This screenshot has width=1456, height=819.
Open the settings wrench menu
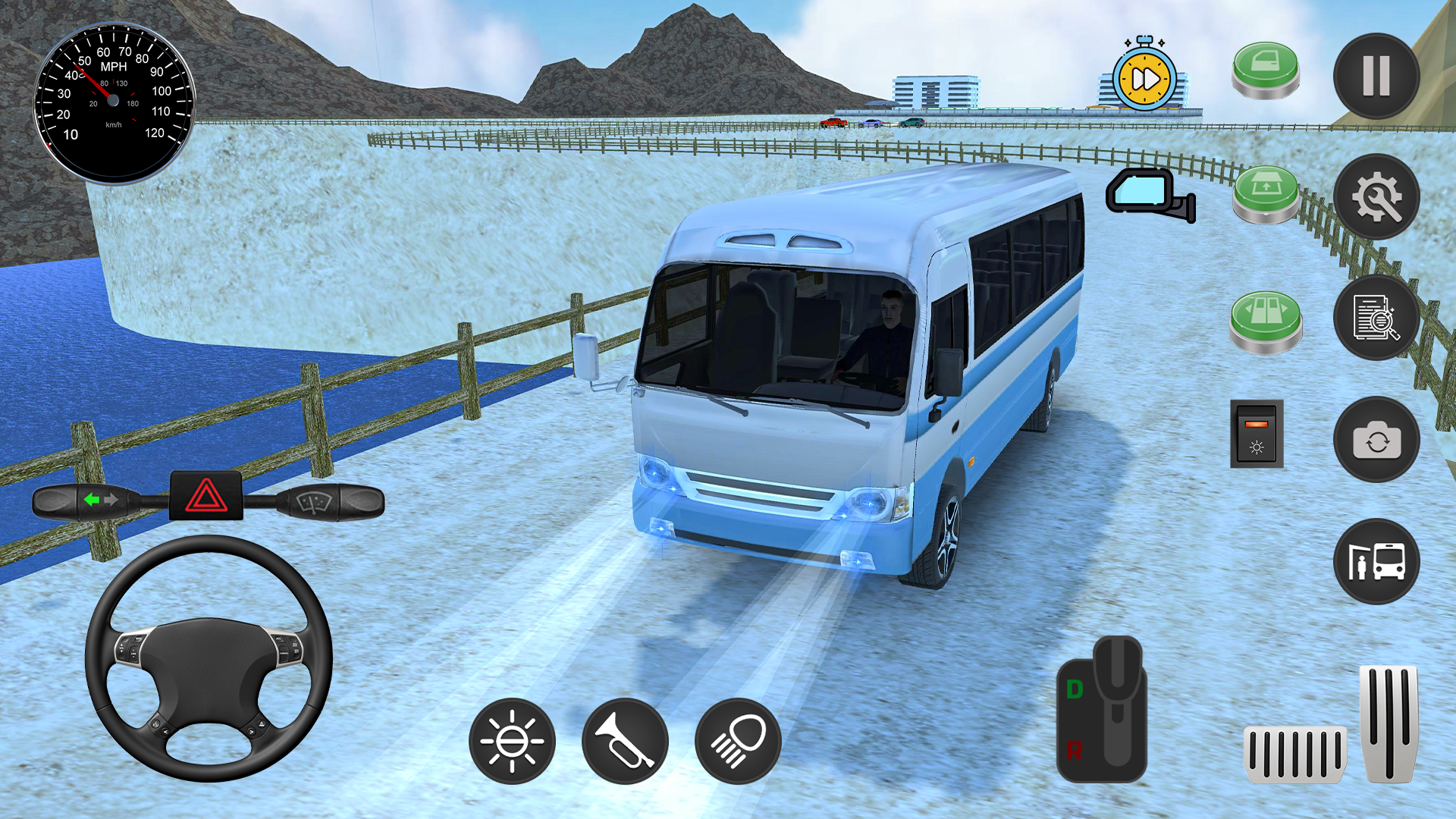pyautogui.click(x=1377, y=197)
